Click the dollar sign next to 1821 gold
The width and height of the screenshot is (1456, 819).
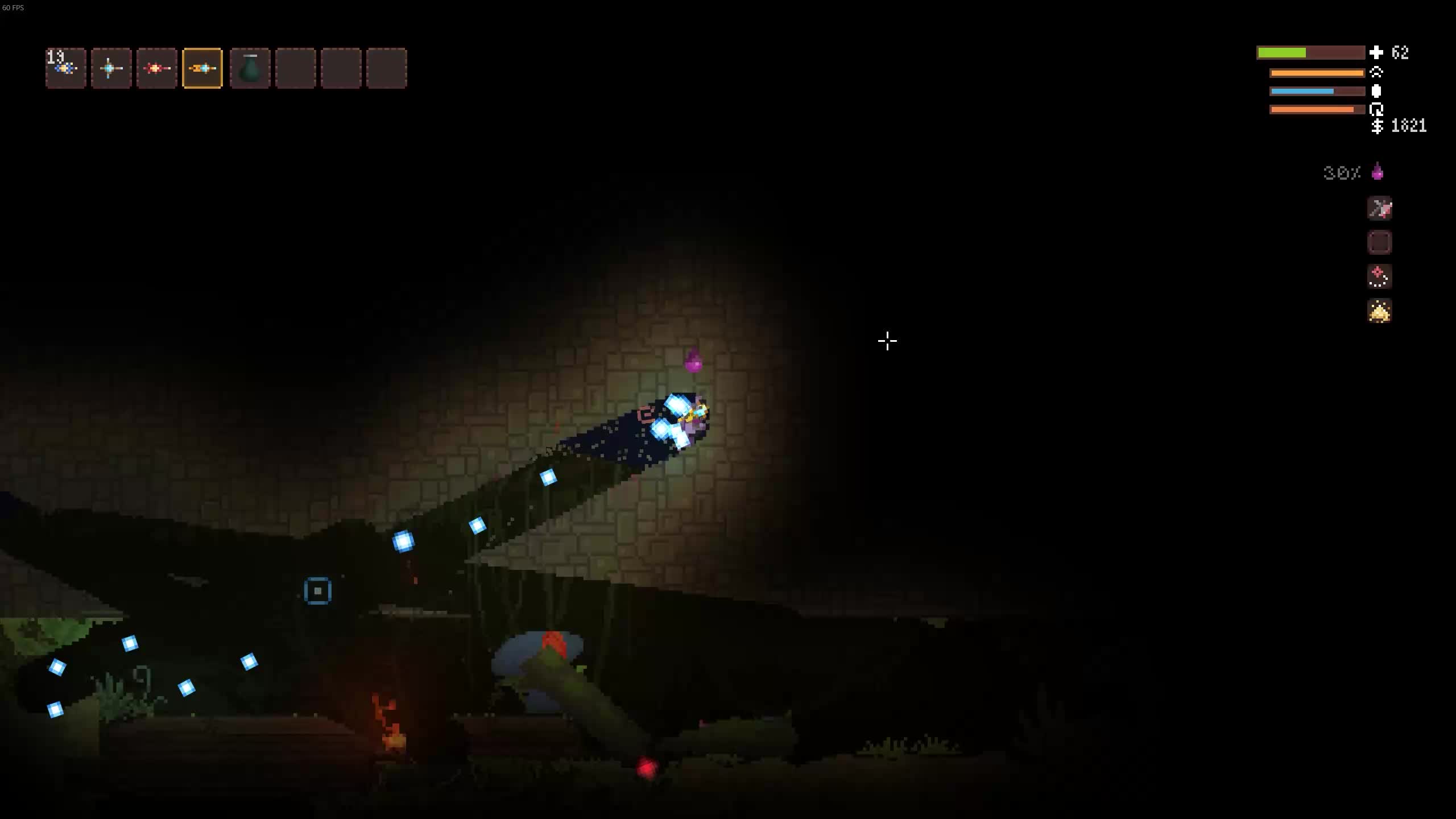pyautogui.click(x=1377, y=126)
